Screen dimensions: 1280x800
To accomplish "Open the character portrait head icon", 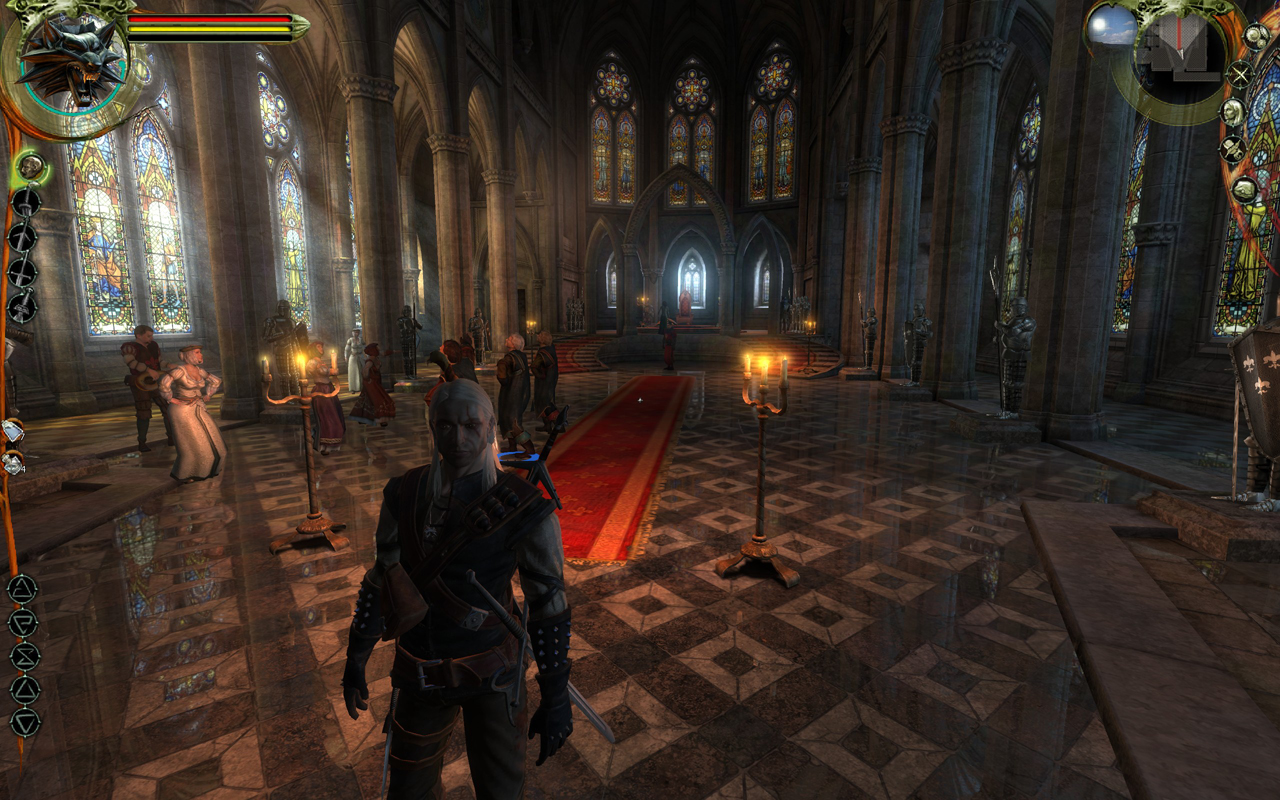I will [1233, 111].
